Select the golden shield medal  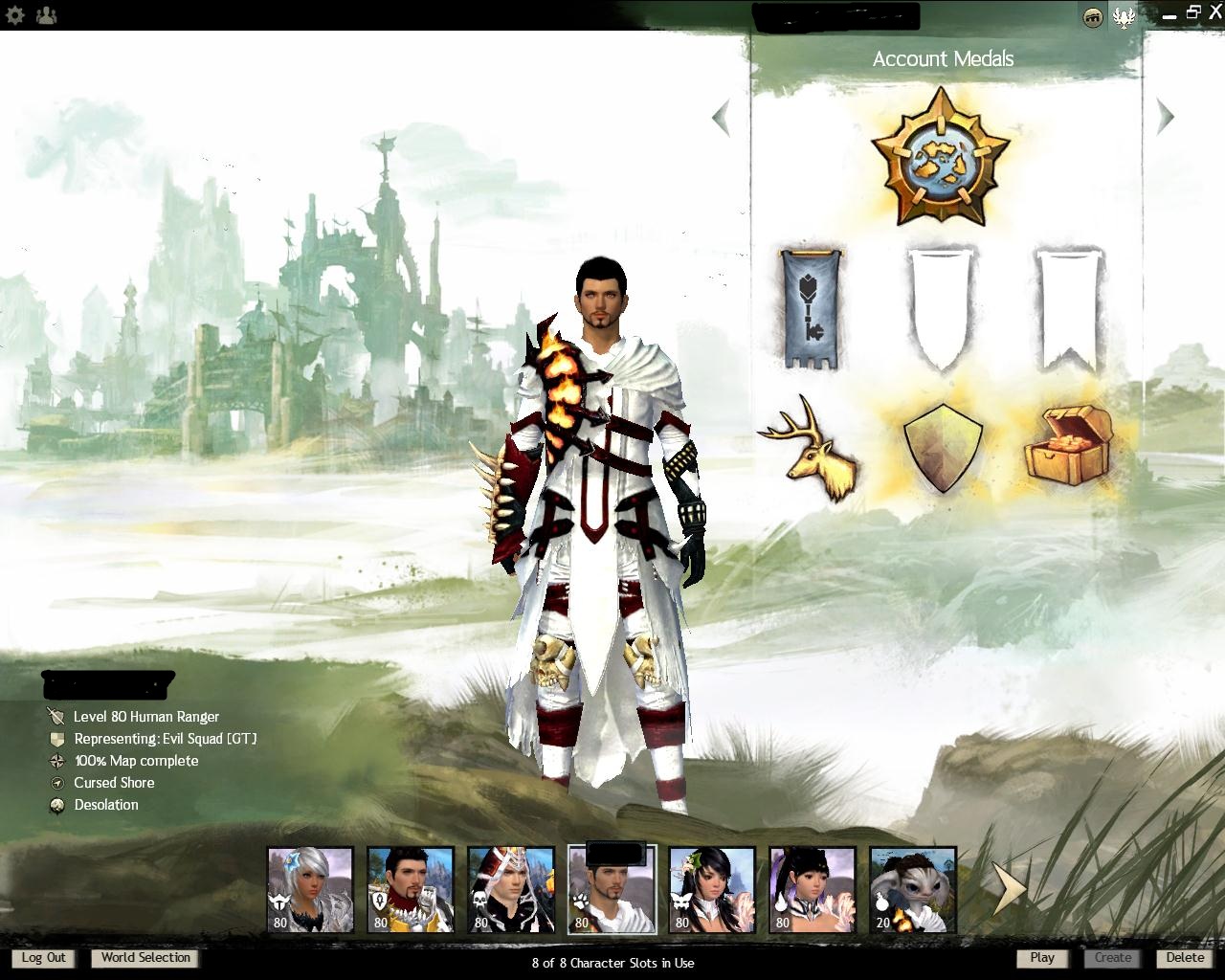click(x=942, y=448)
